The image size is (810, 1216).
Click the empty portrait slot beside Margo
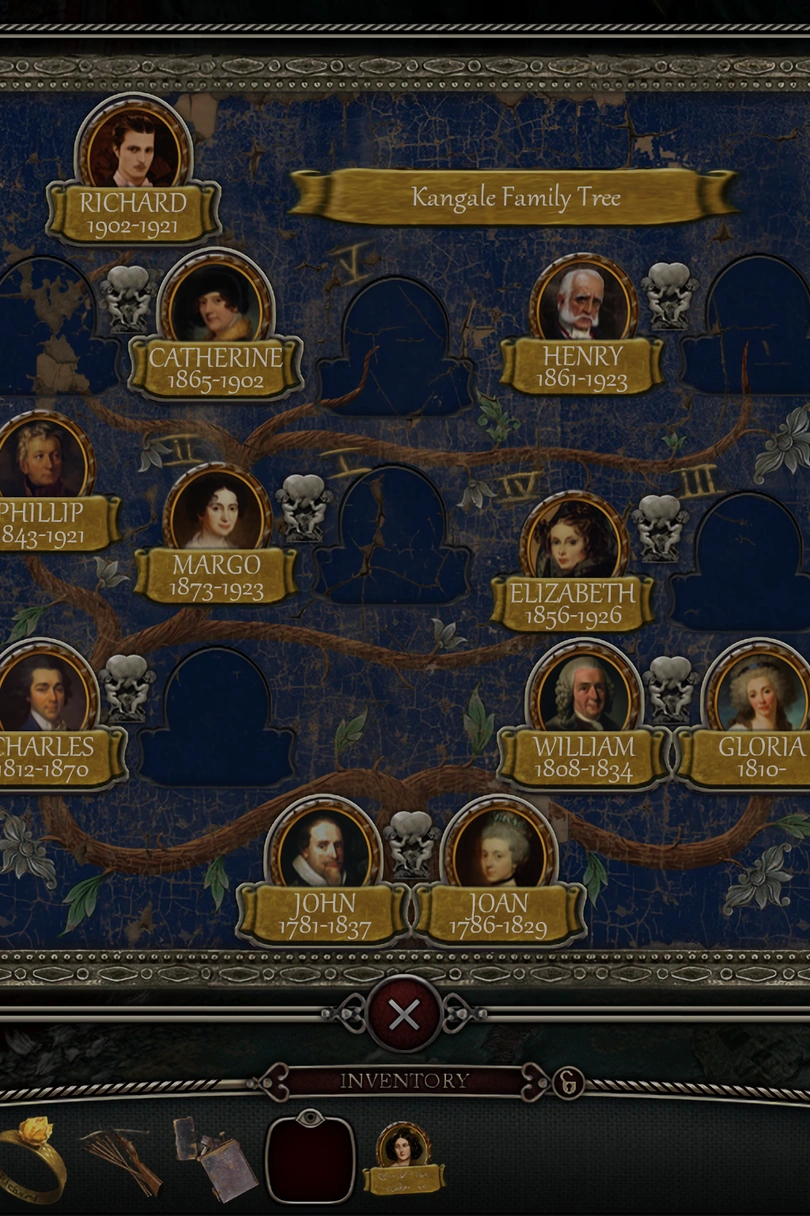point(394,540)
